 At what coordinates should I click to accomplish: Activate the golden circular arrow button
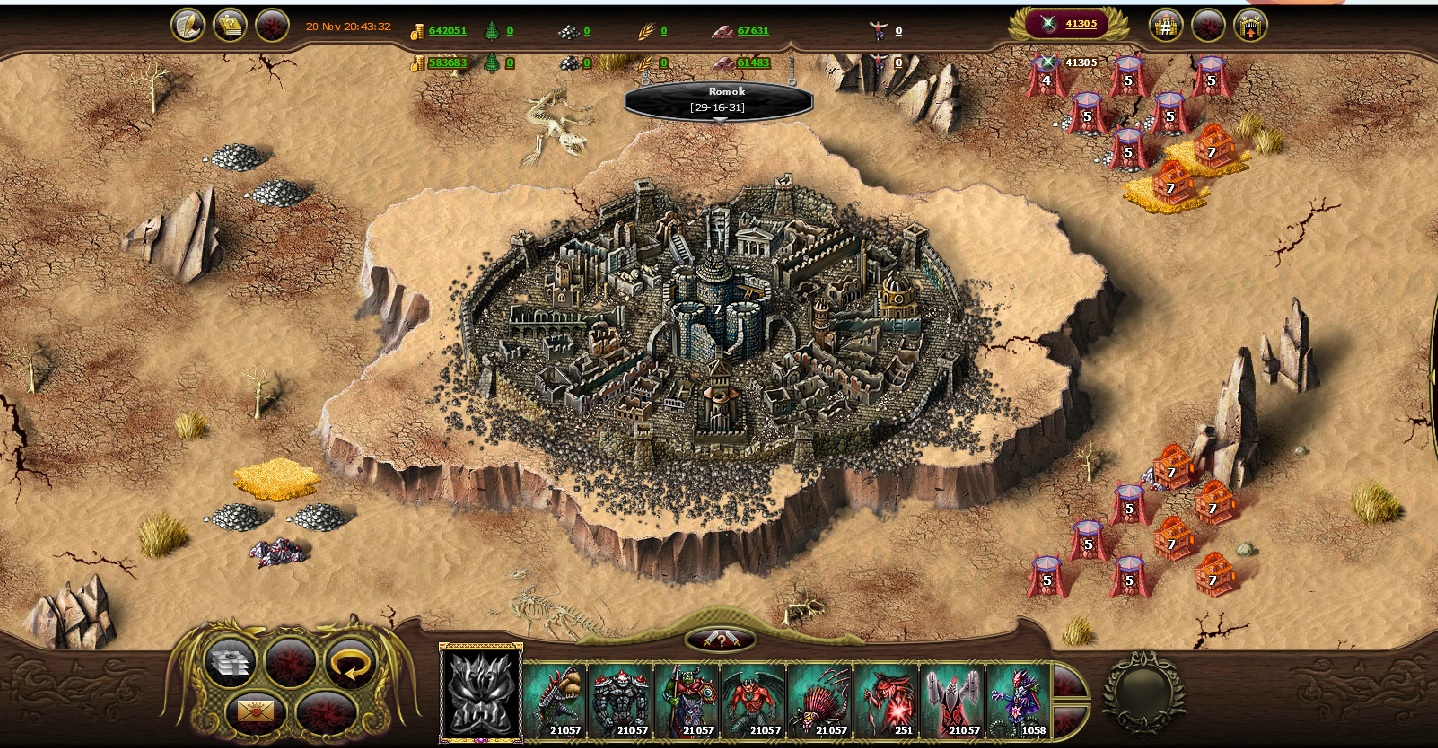(350, 662)
